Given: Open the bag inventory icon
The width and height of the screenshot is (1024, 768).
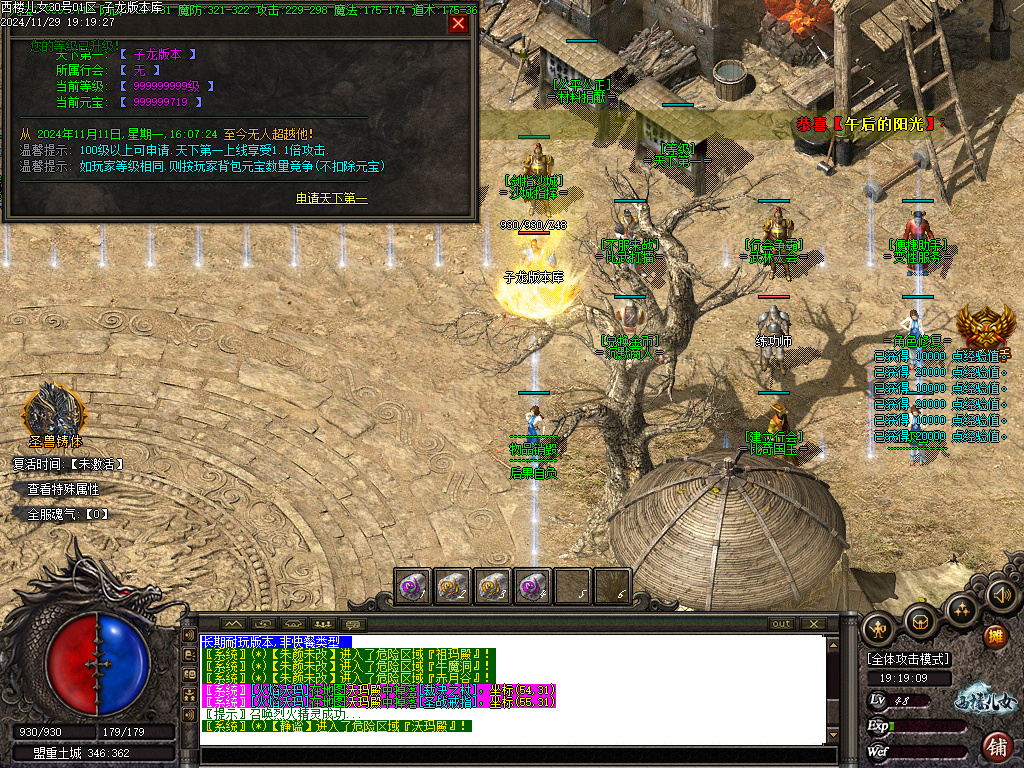Looking at the screenshot, I should [x=920, y=620].
